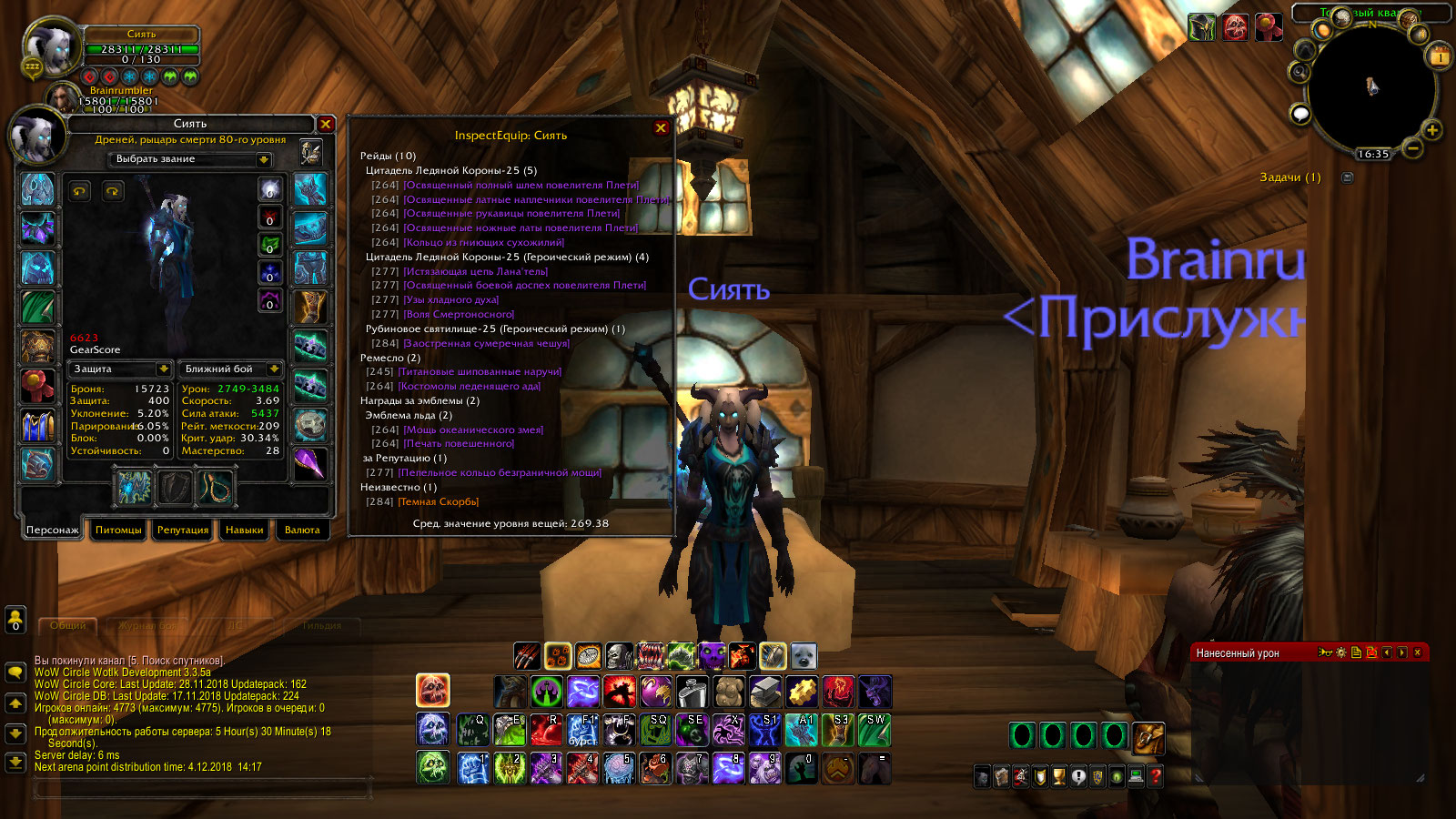
Task: Open the 'Ближний бой' stats dropdown
Action: tap(274, 369)
